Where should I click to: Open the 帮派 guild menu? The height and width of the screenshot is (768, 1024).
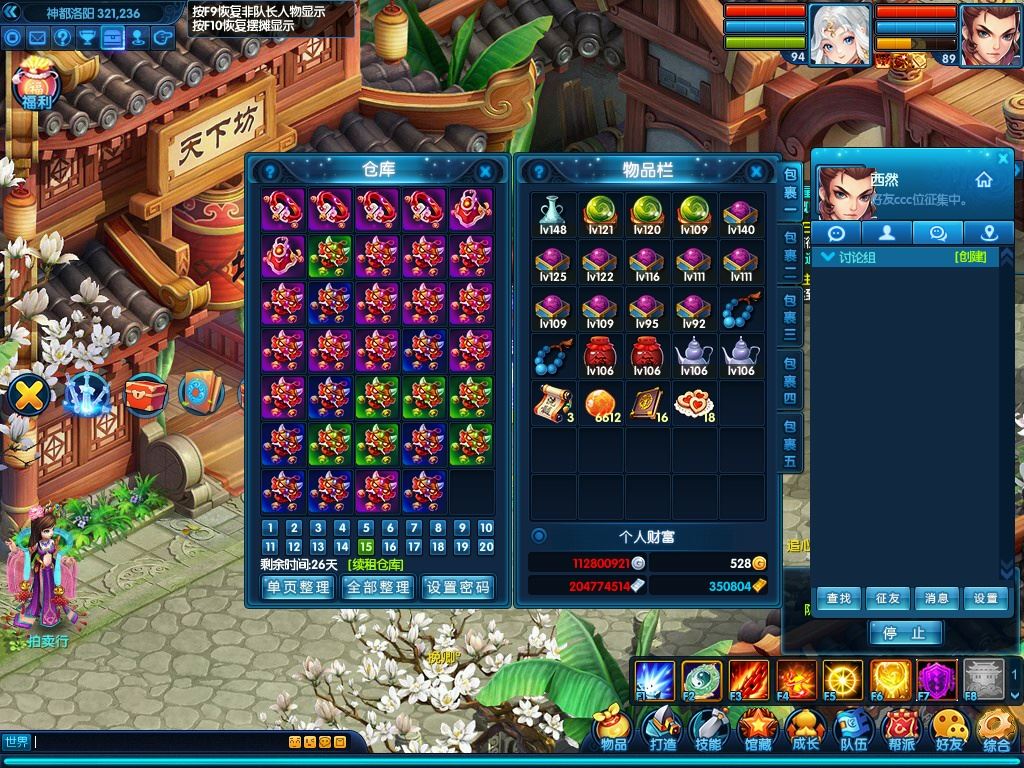coord(901,731)
